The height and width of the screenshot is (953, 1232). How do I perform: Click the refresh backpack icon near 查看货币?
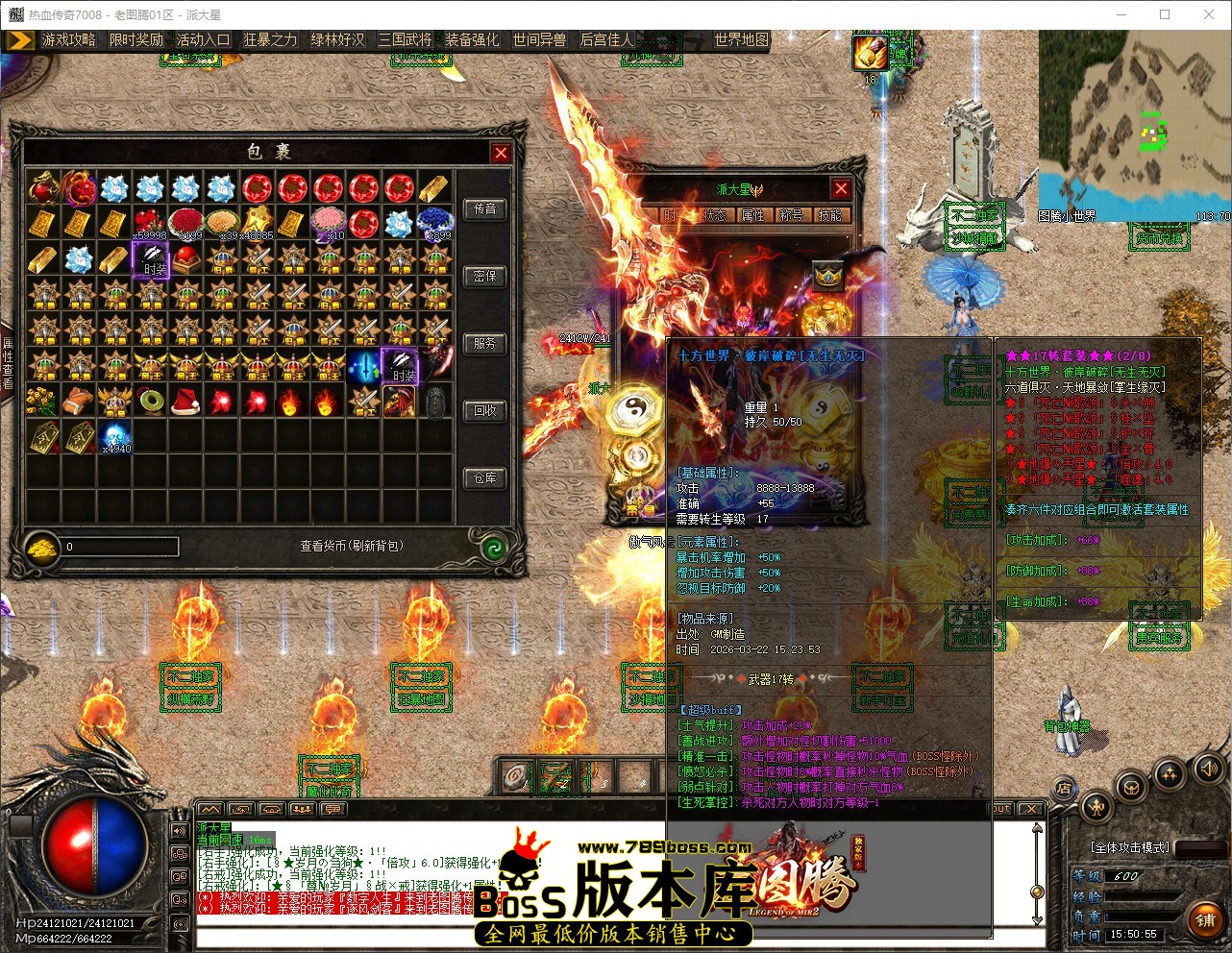(x=494, y=546)
